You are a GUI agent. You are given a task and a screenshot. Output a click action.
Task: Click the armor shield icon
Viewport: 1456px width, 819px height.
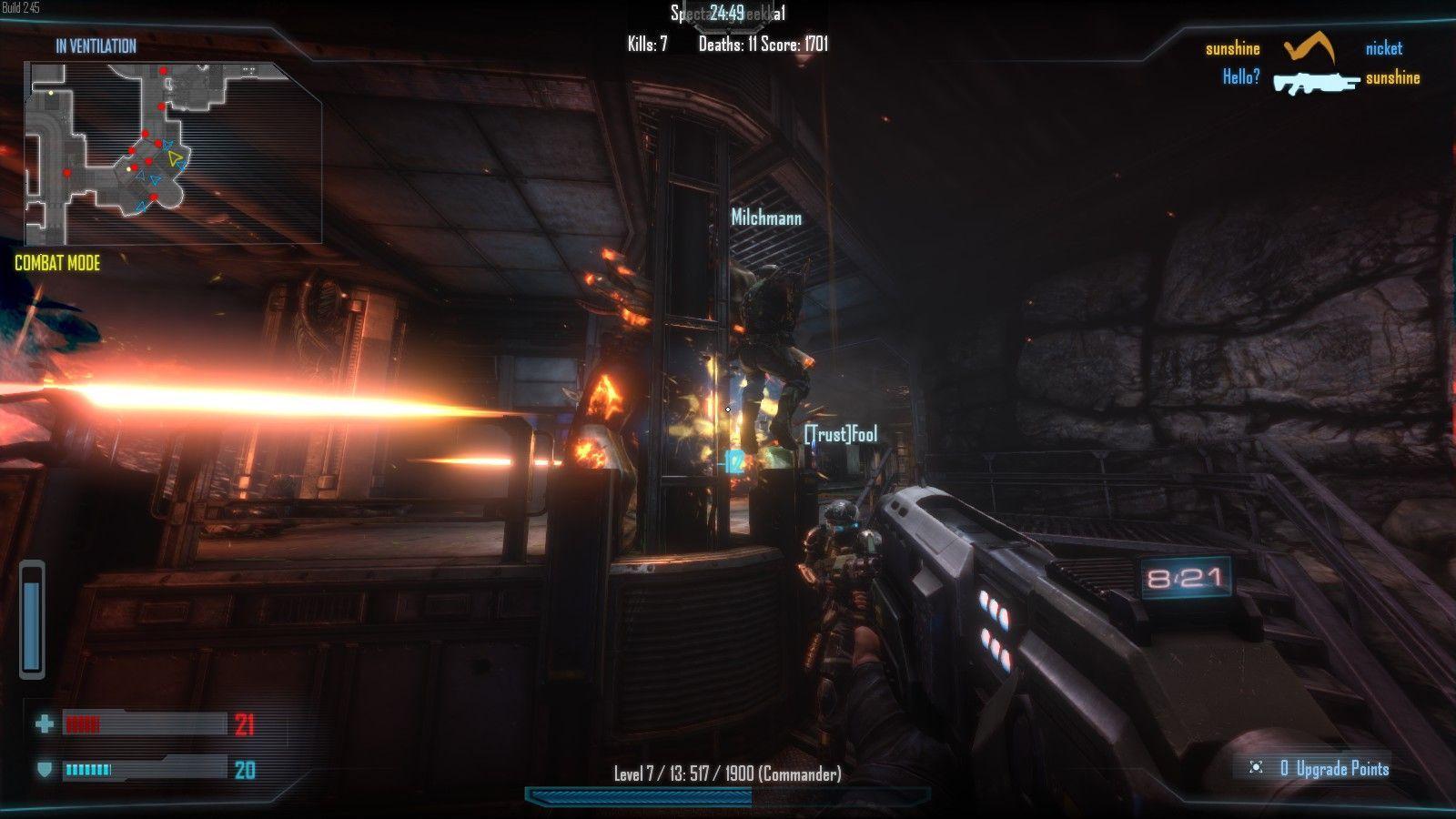tap(44, 770)
